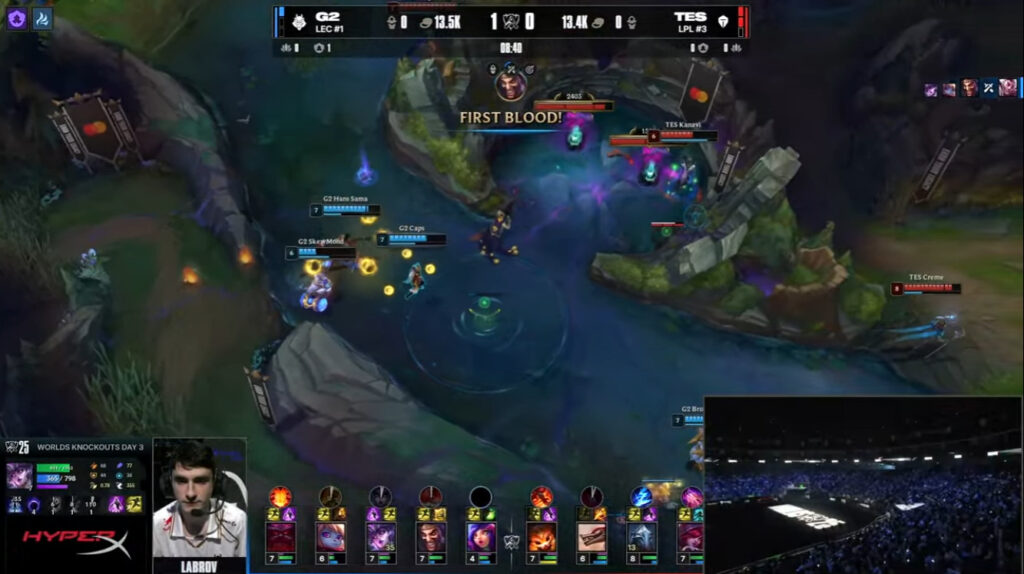Select the Worlds trophy emblem on the scoreboard

pyautogui.click(x=511, y=21)
